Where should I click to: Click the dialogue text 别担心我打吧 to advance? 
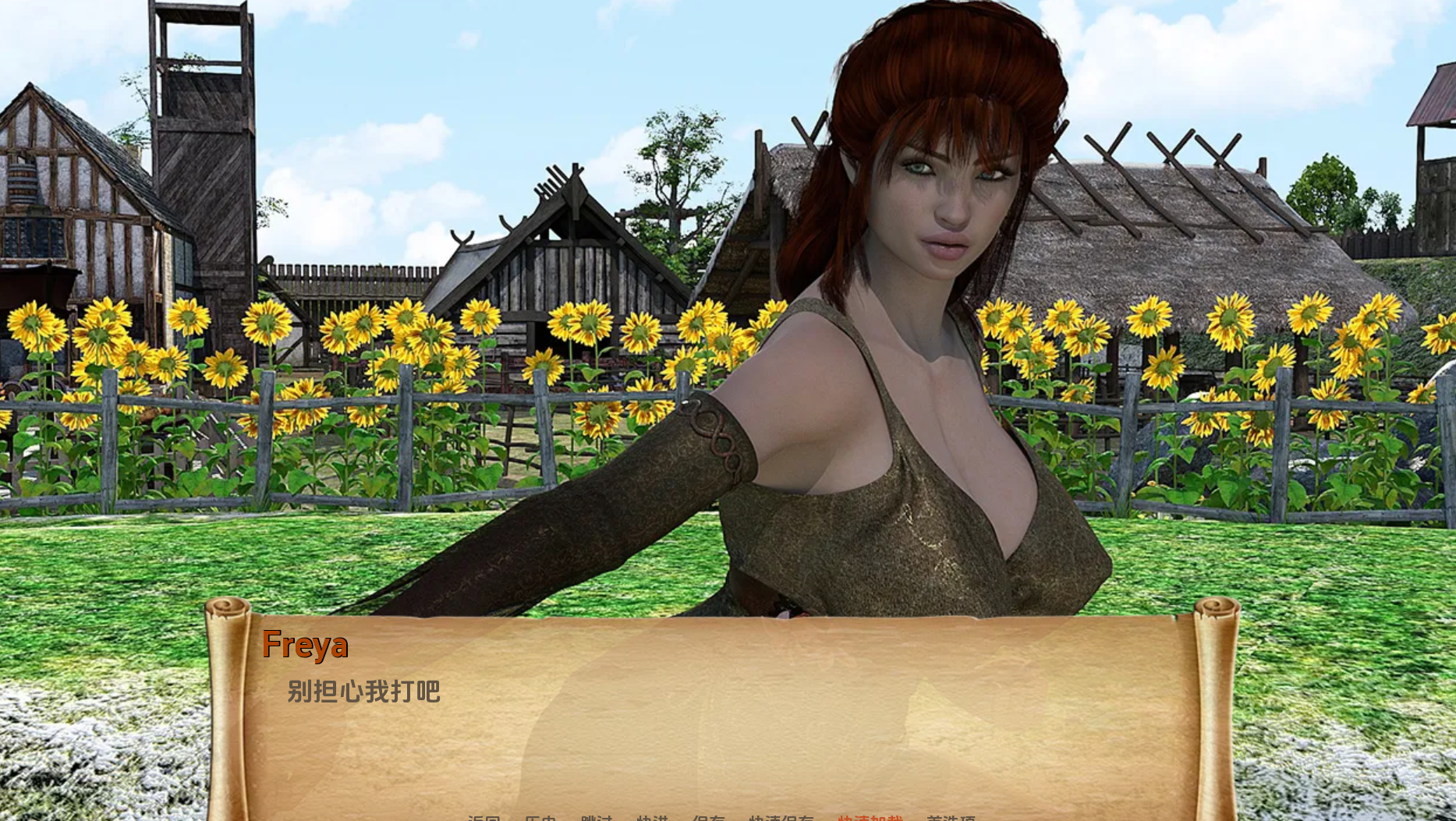coord(363,692)
